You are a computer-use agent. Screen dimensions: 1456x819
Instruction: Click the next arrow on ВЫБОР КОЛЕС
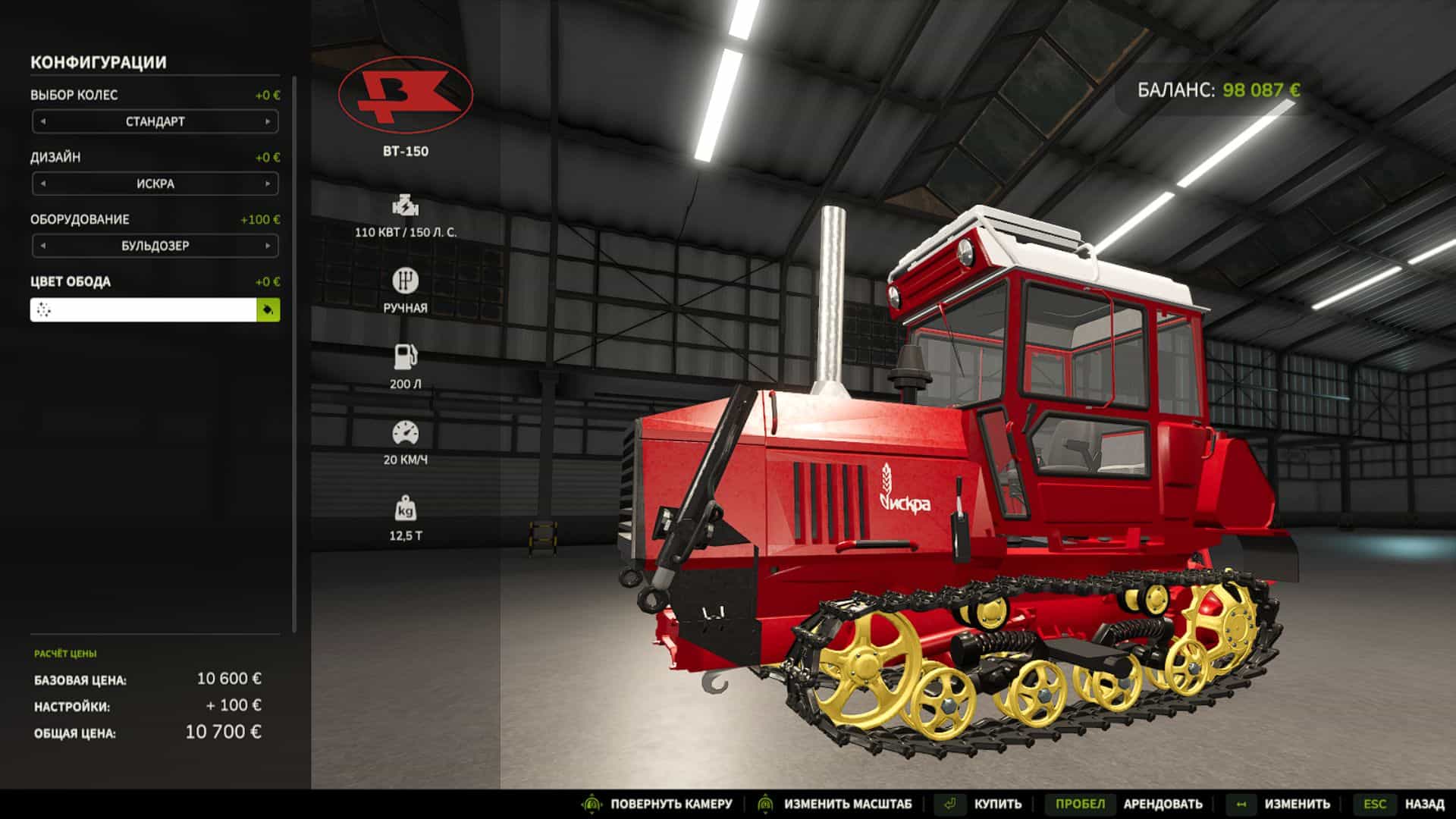pyautogui.click(x=269, y=121)
